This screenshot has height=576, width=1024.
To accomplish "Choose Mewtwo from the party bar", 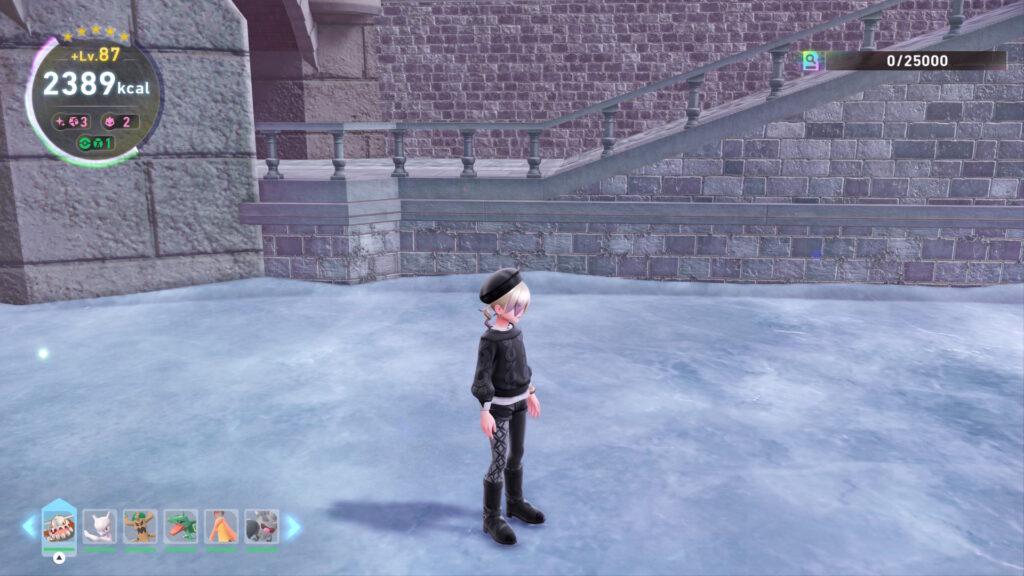I will (x=100, y=526).
